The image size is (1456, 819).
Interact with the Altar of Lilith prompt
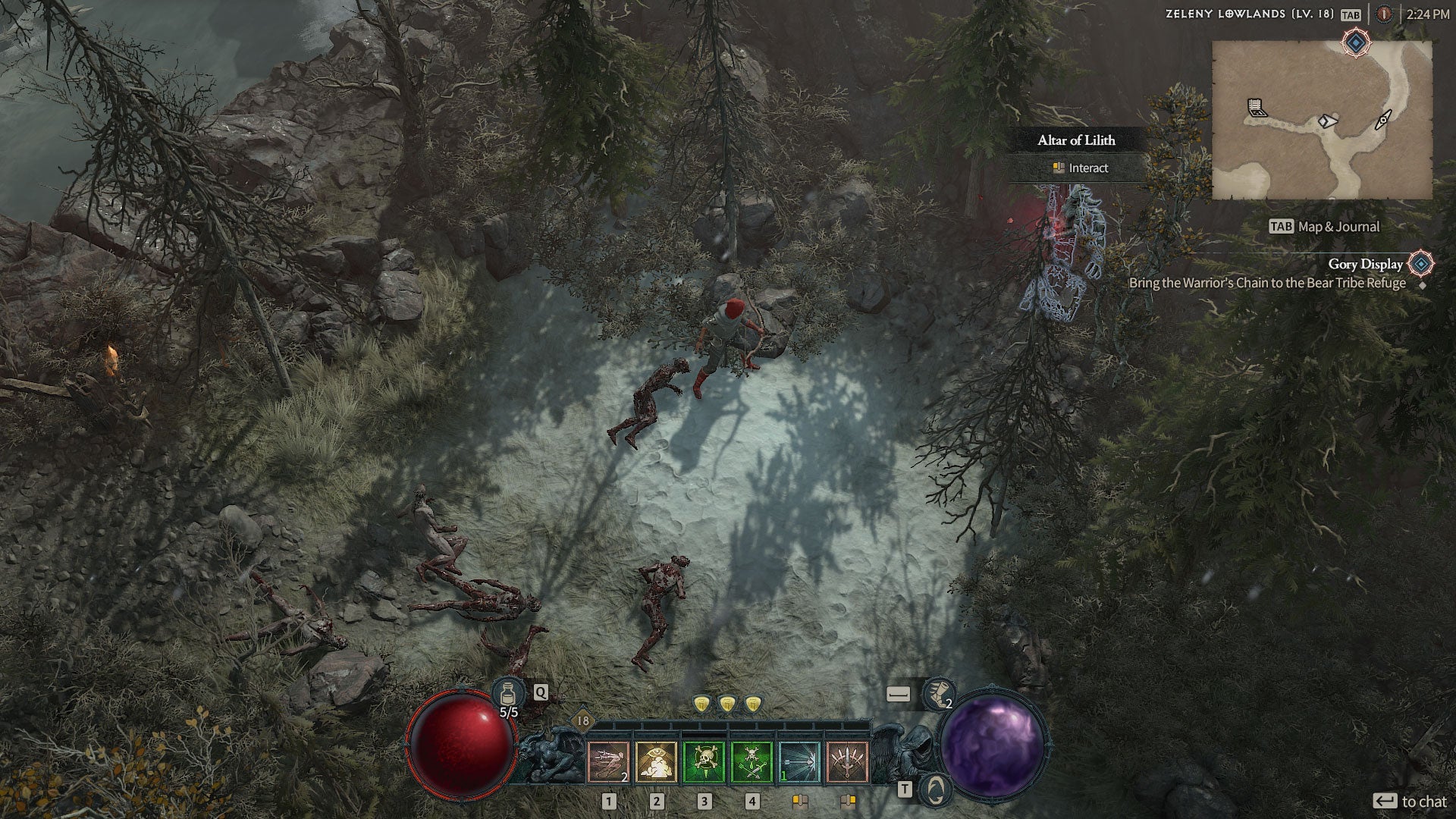tap(1080, 168)
